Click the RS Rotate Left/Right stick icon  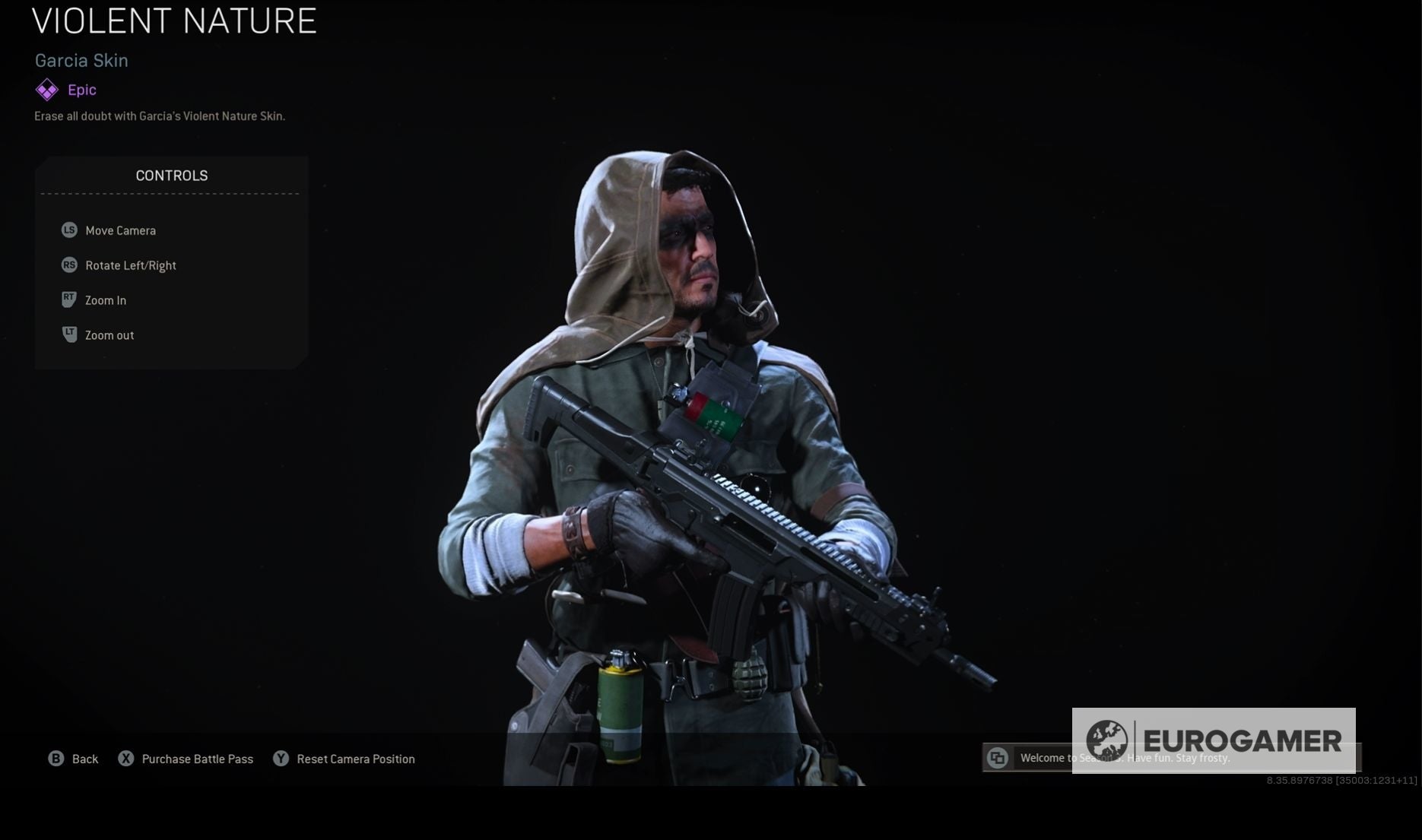tap(69, 265)
